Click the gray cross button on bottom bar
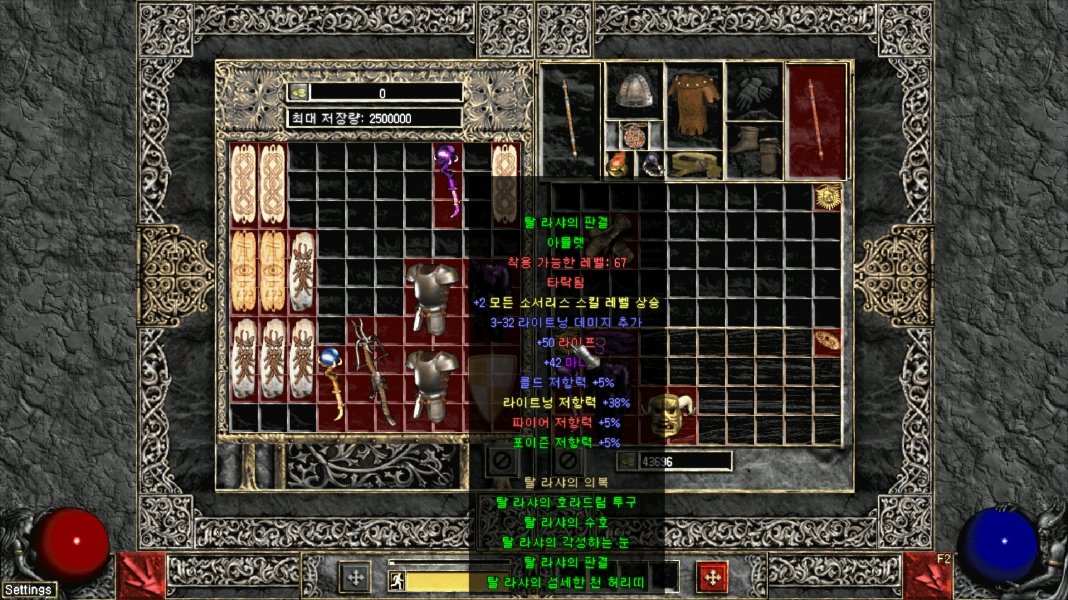Viewport: 1068px width, 600px height. [355, 577]
